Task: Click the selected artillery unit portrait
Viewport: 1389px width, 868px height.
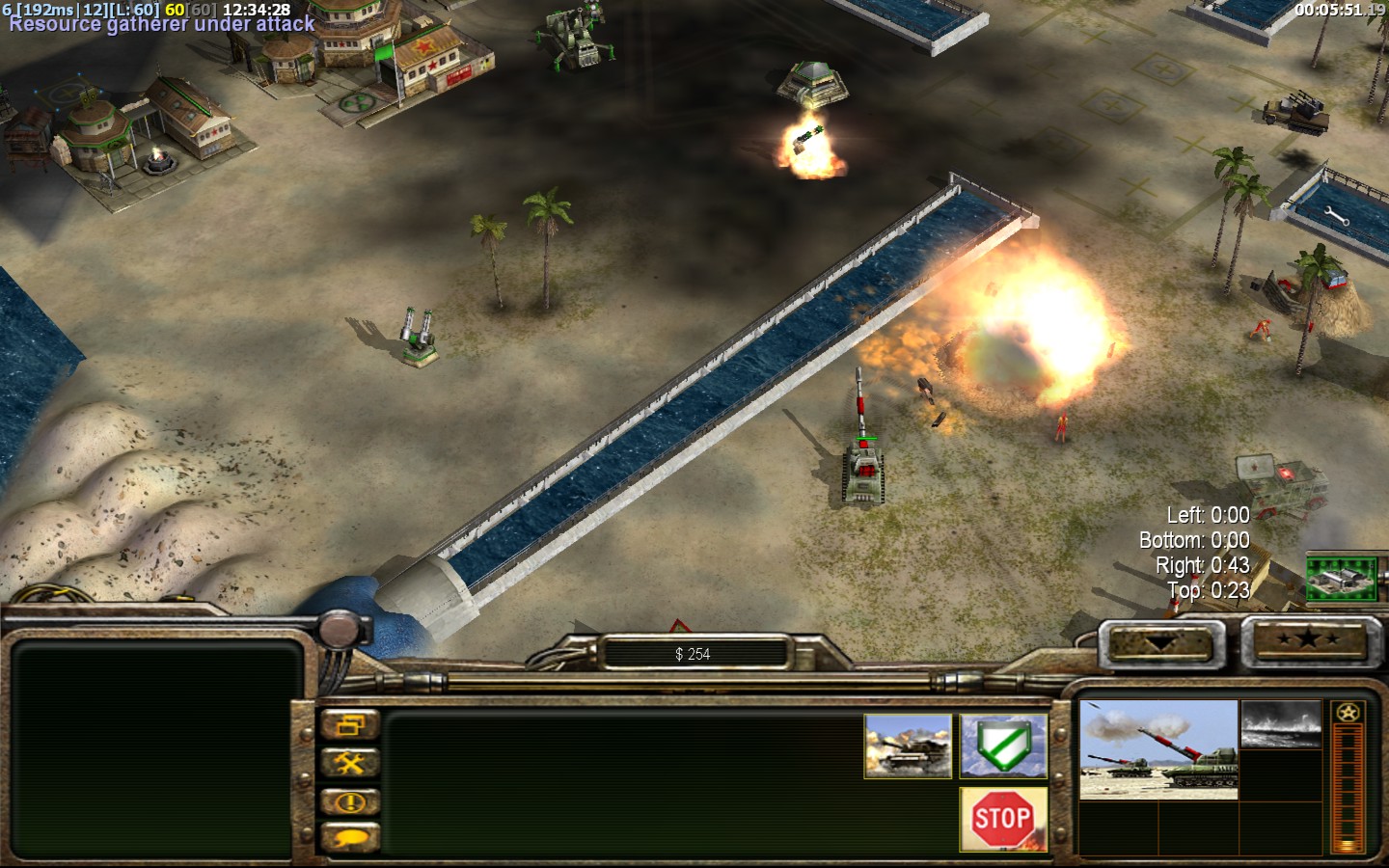Action: [x=1157, y=749]
